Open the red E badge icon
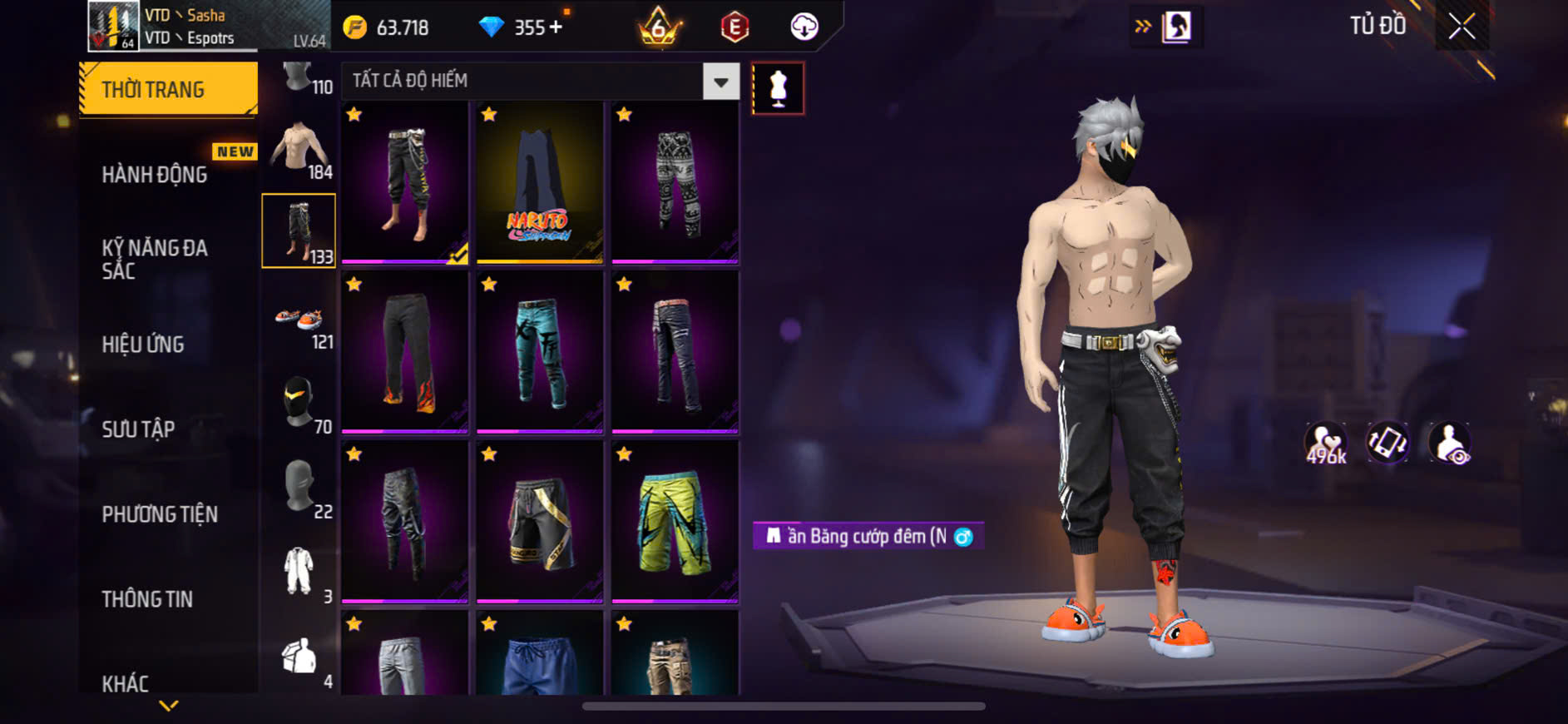The width and height of the screenshot is (1568, 724). tap(735, 27)
